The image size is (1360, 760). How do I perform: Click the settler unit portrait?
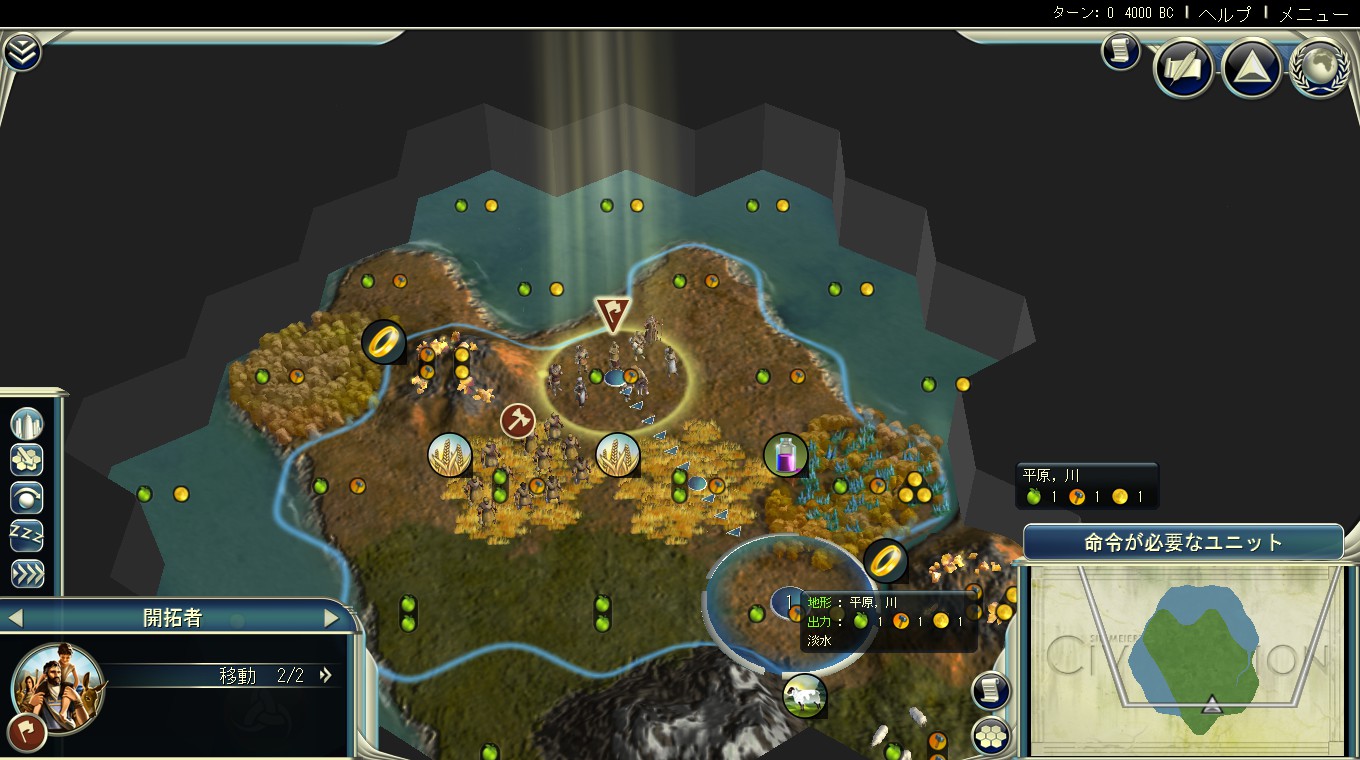(x=56, y=686)
